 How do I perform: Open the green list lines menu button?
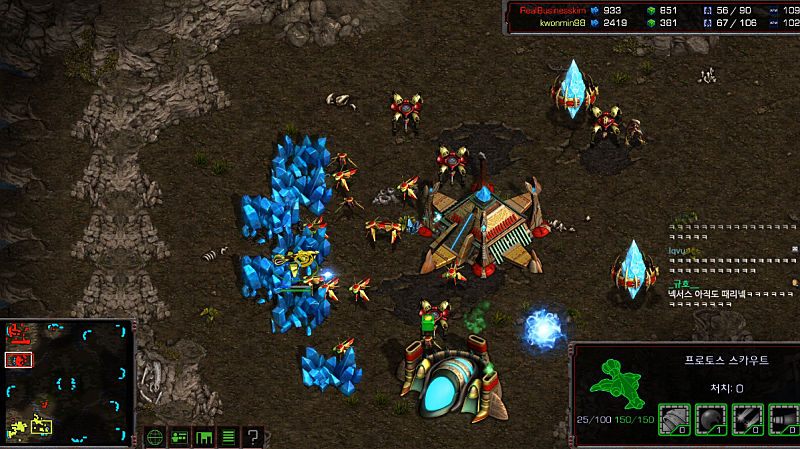pyautogui.click(x=228, y=437)
